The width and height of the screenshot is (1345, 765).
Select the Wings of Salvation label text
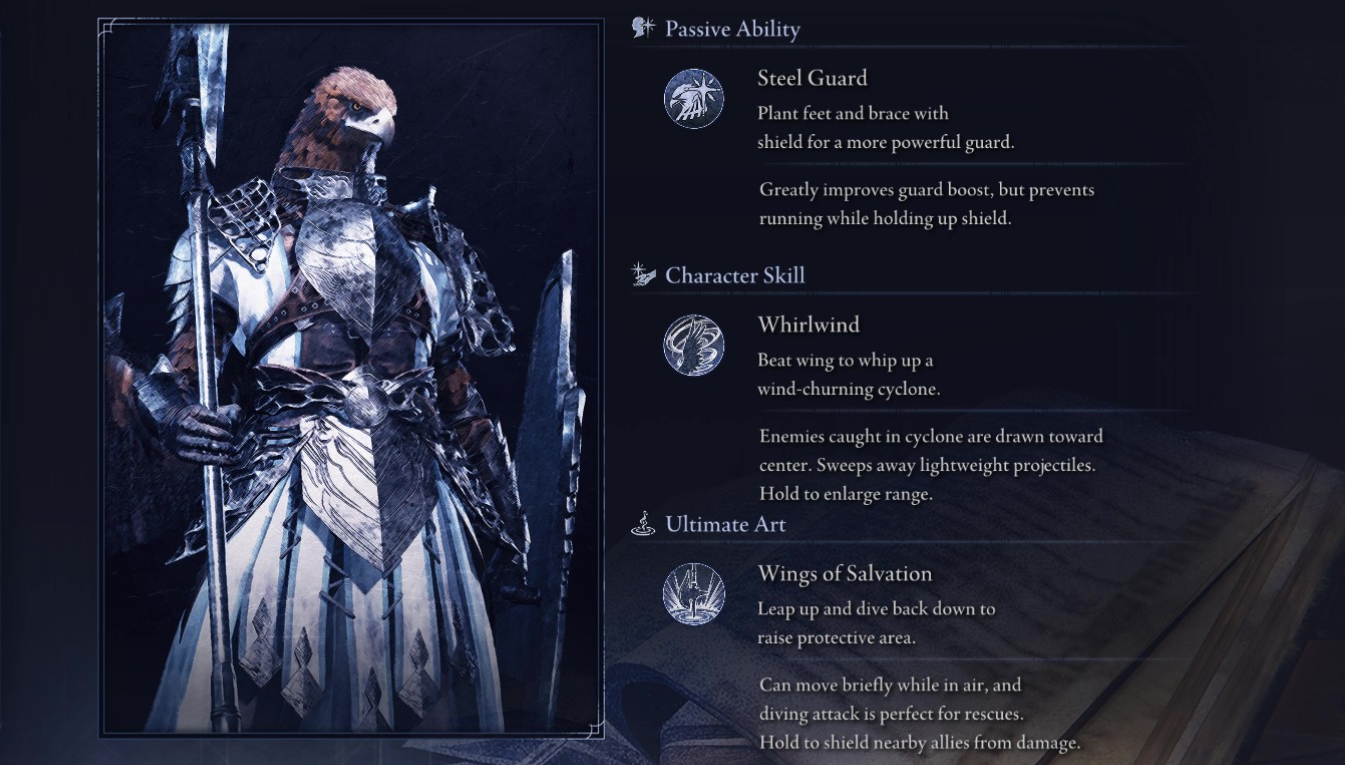845,573
